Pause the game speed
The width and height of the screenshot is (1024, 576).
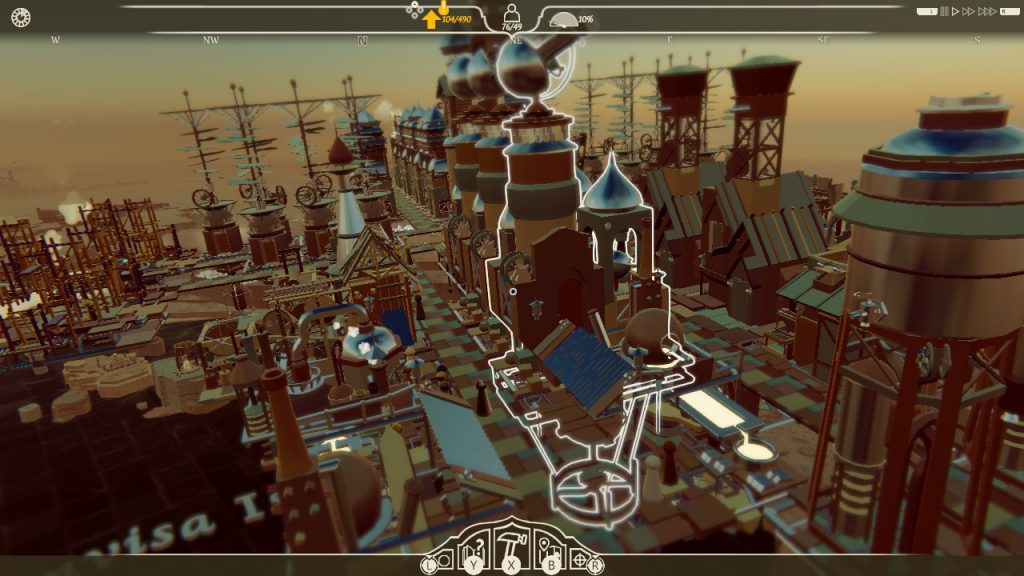click(x=945, y=12)
